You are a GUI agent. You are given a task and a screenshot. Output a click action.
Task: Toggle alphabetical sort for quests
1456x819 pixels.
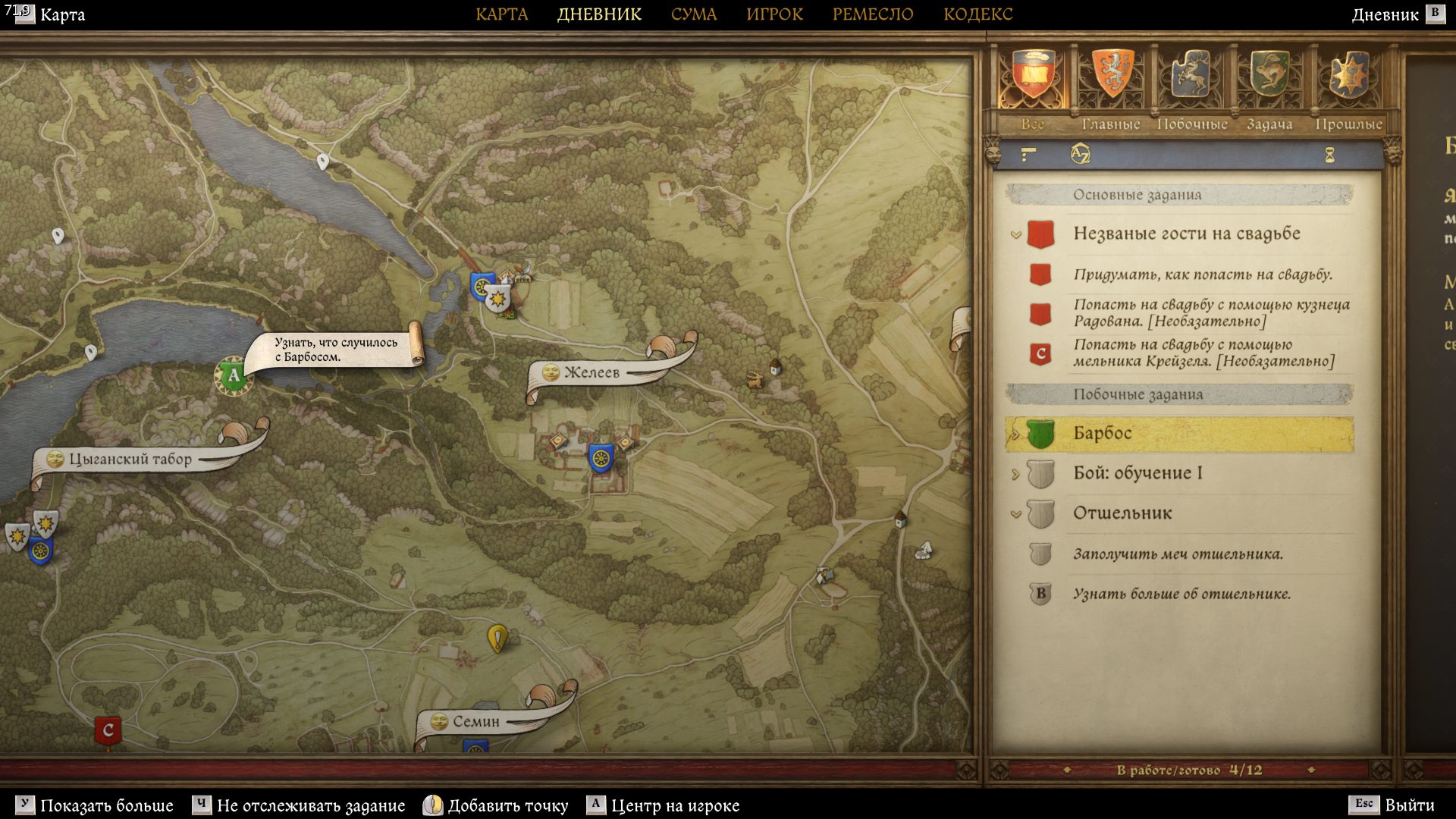(x=1080, y=155)
